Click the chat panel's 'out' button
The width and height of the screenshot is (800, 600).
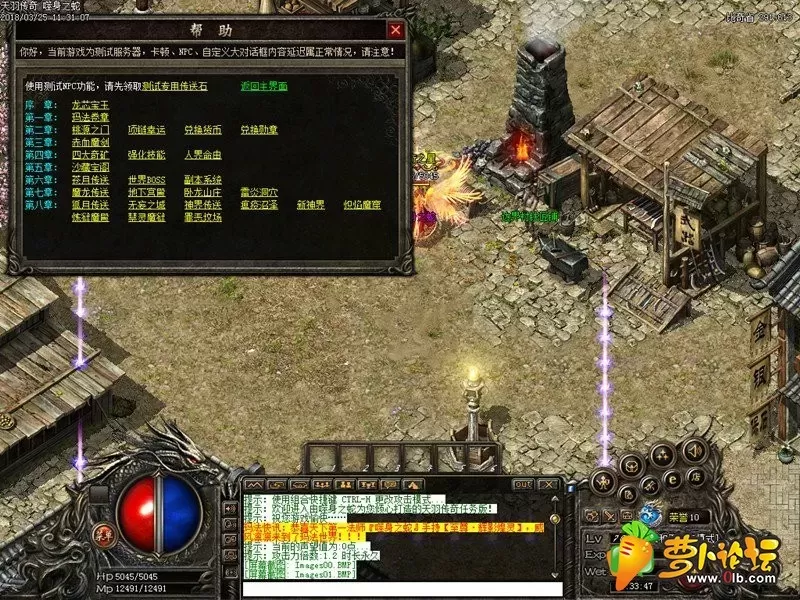pos(522,484)
